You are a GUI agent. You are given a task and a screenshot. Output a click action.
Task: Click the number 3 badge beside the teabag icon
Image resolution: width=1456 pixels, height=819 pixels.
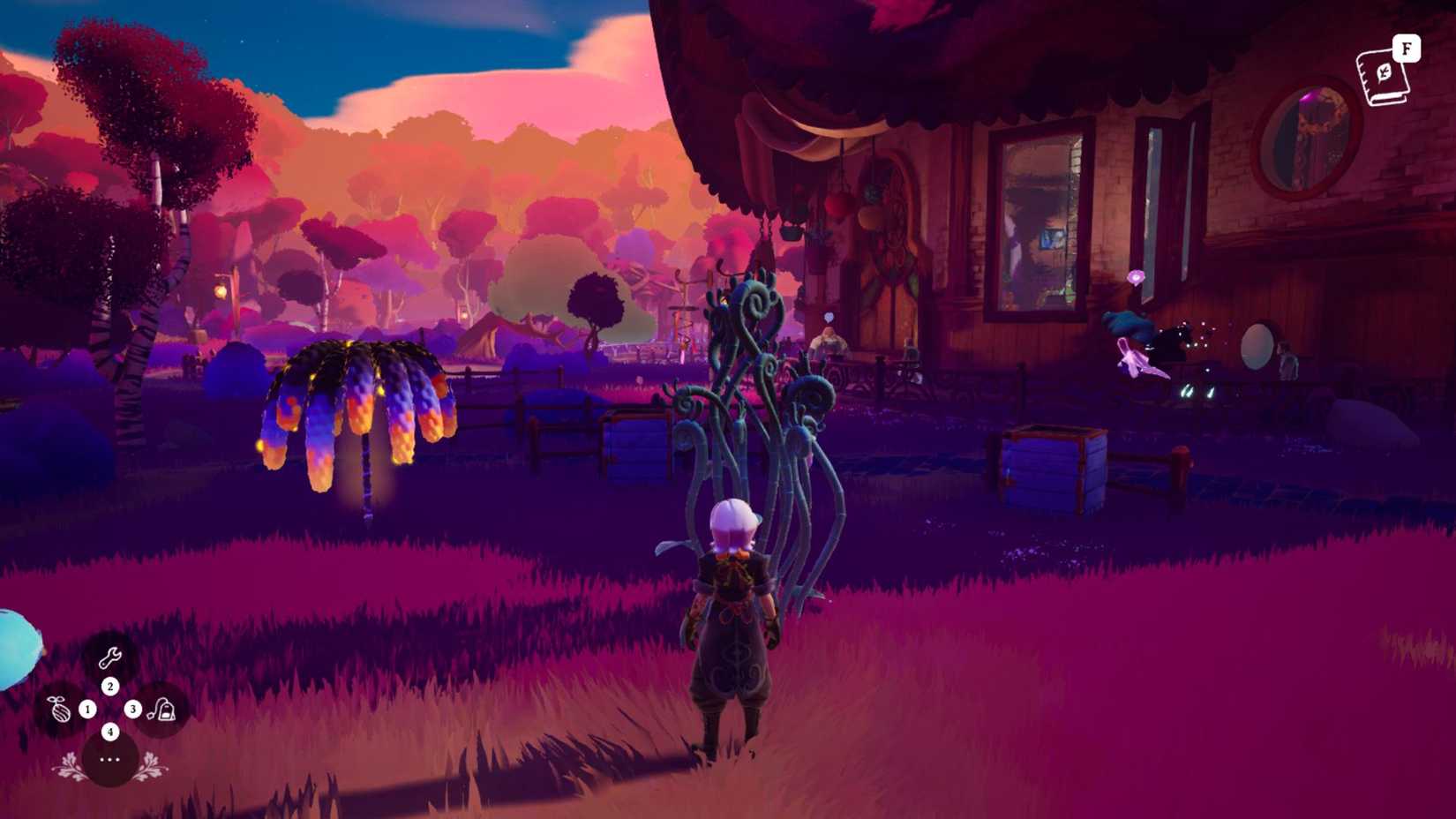tap(133, 710)
